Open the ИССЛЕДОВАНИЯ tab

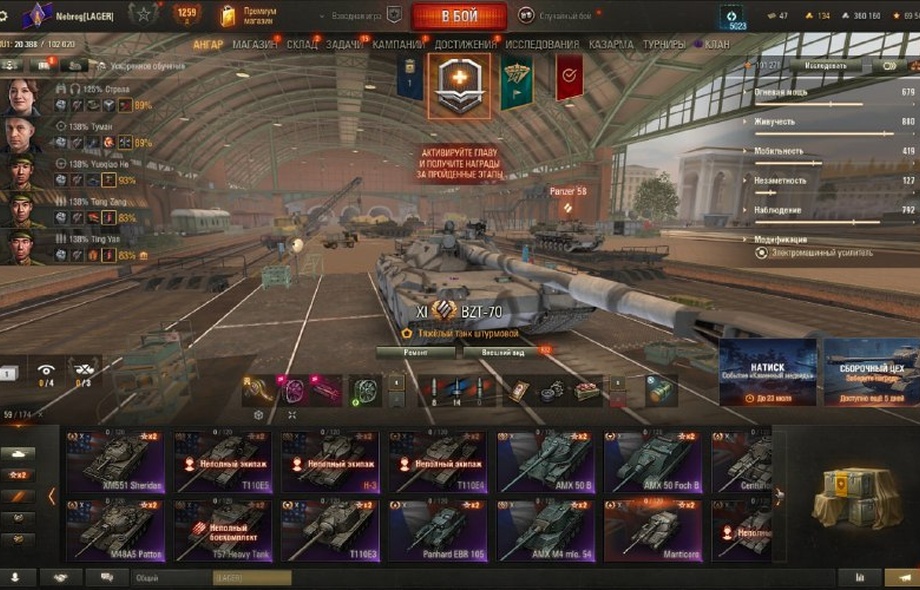click(541, 45)
